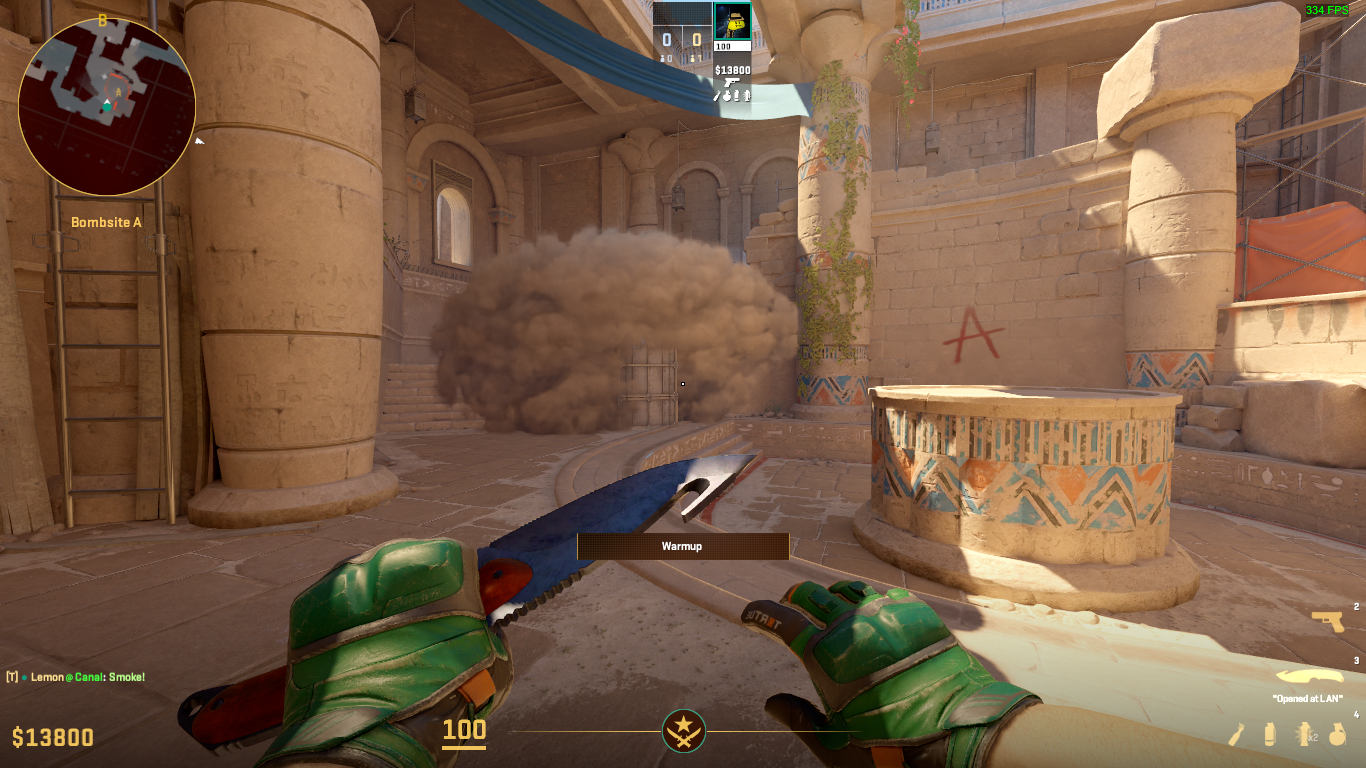Choose the flashbang grenade icon
Image resolution: width=1366 pixels, height=768 pixels.
[1304, 734]
